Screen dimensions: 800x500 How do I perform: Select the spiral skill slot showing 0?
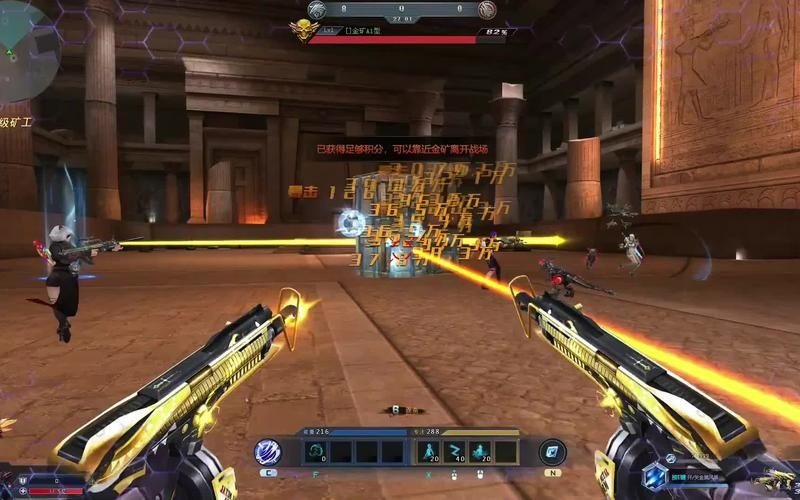click(x=315, y=451)
